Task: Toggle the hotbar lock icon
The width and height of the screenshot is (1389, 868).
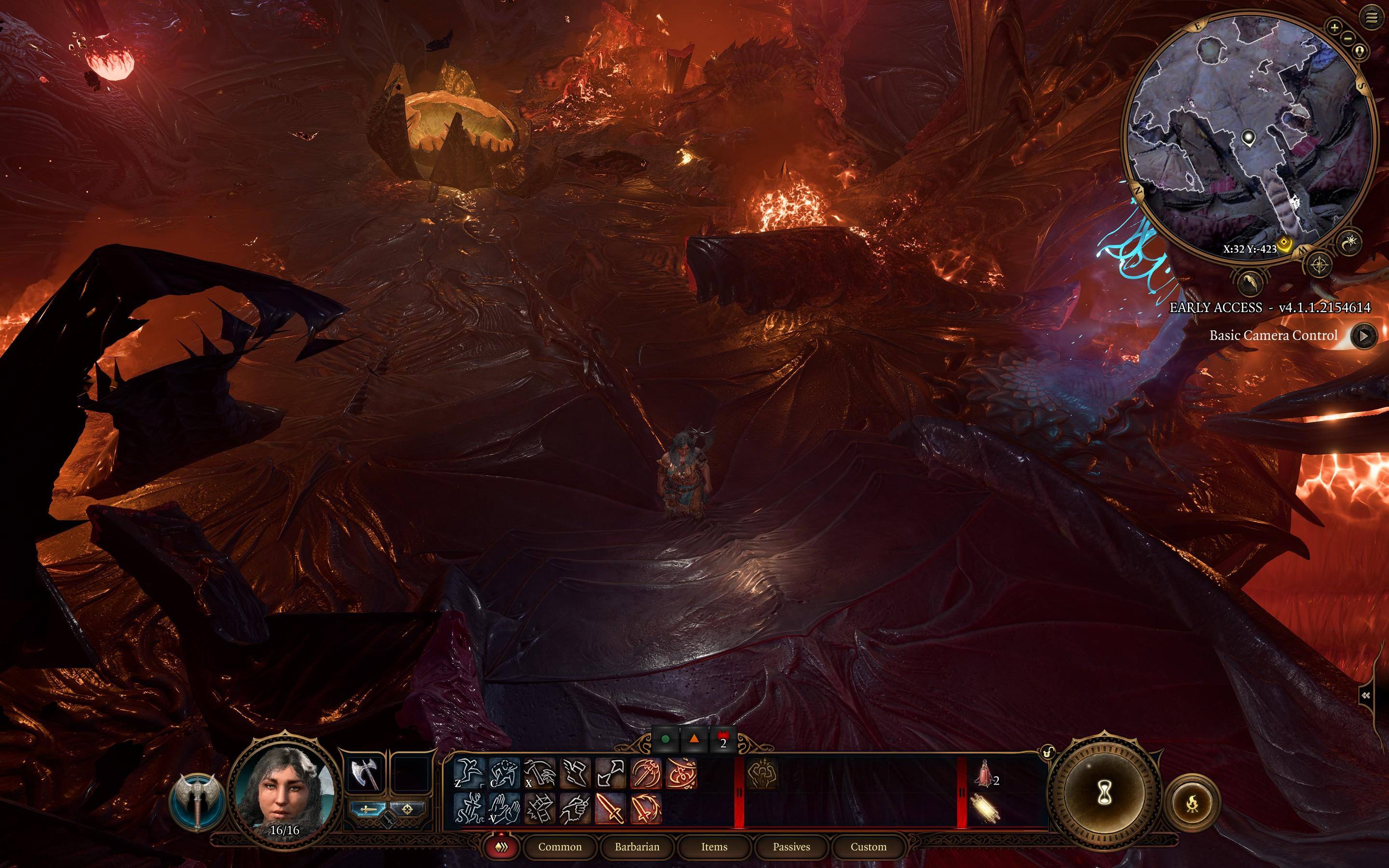Action: click(1048, 751)
